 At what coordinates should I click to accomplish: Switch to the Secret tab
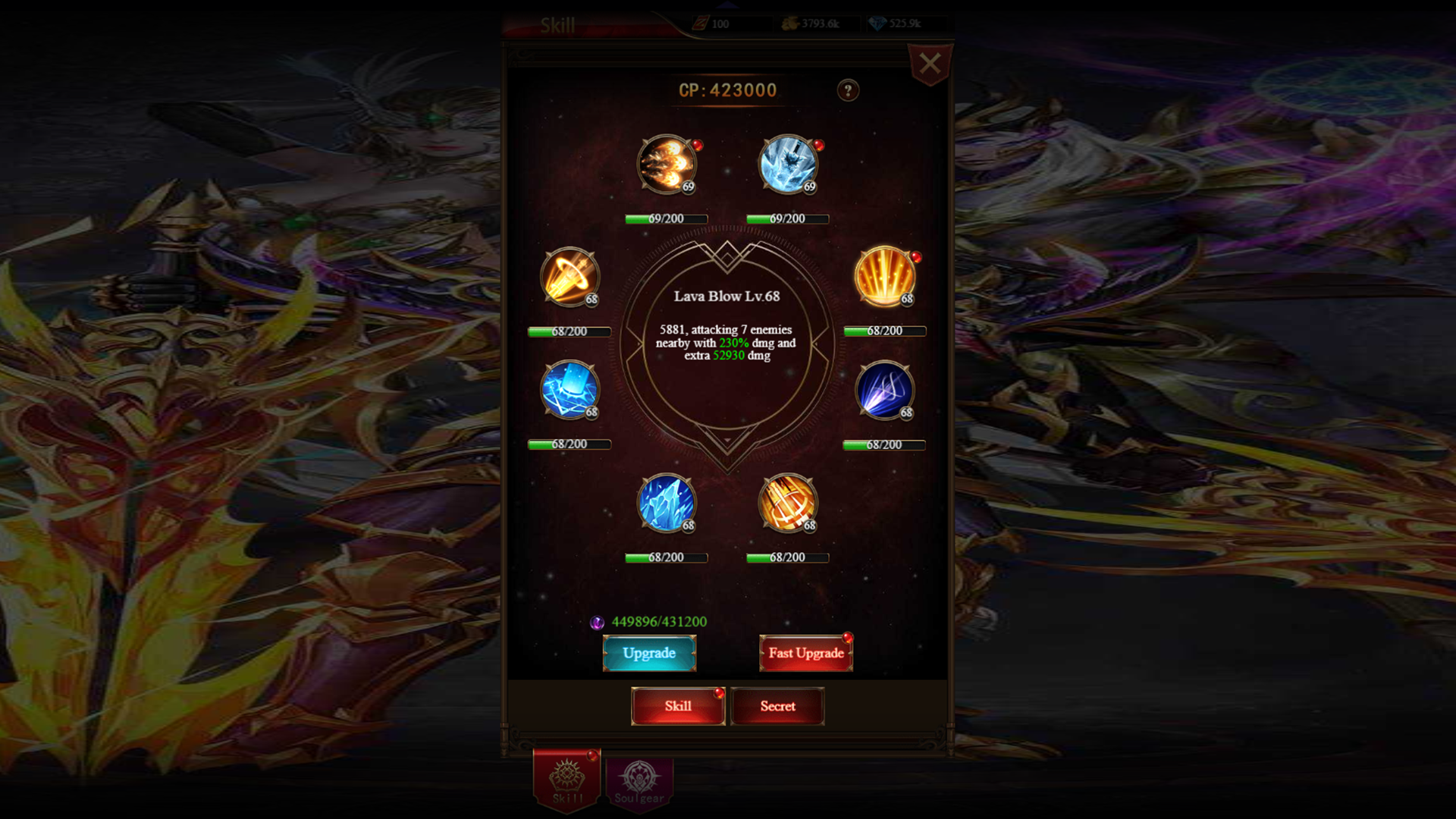pyautogui.click(x=777, y=706)
